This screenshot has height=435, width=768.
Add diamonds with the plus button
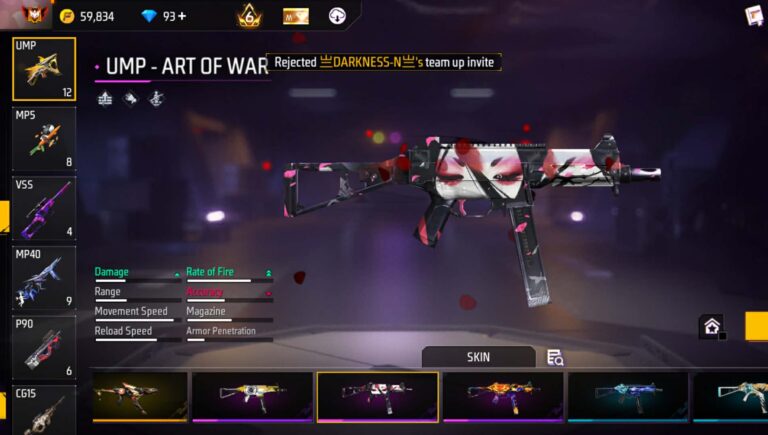181,16
